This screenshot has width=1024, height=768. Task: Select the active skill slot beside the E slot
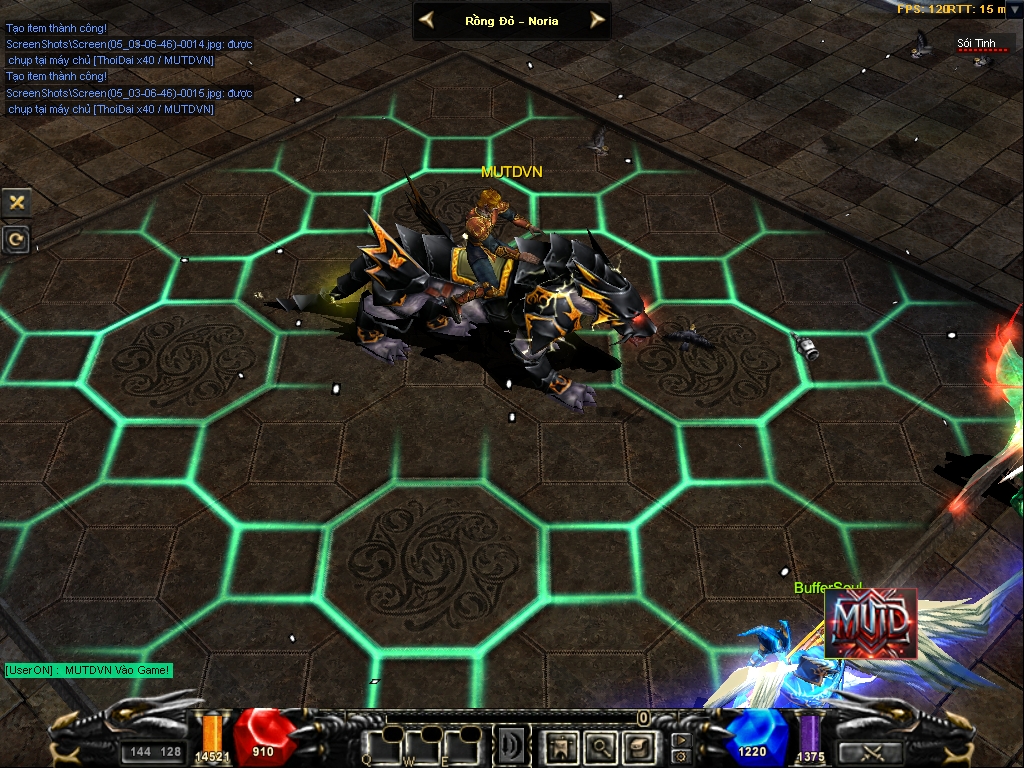[x=511, y=745]
